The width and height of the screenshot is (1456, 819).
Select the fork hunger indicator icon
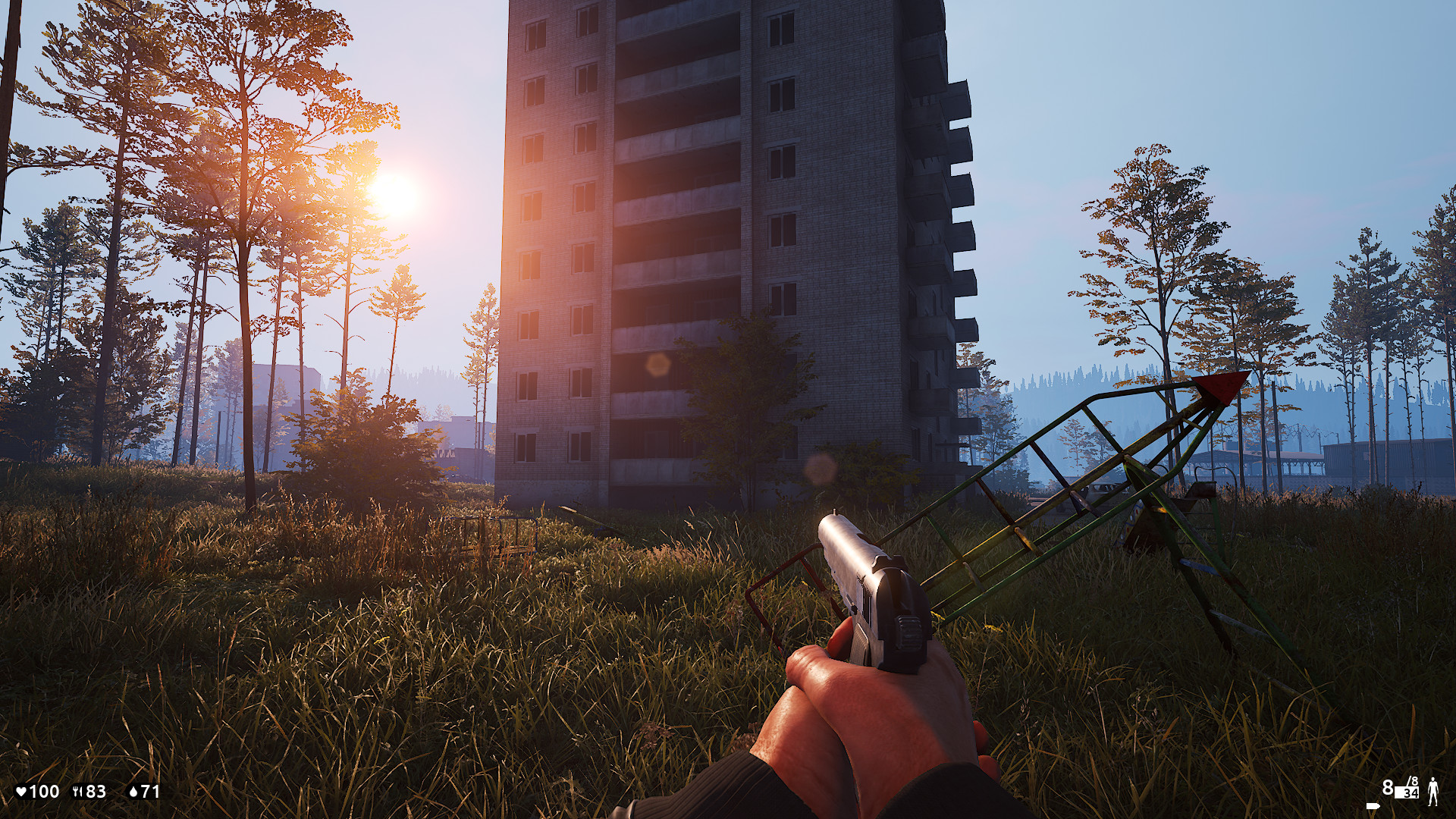coord(77,792)
